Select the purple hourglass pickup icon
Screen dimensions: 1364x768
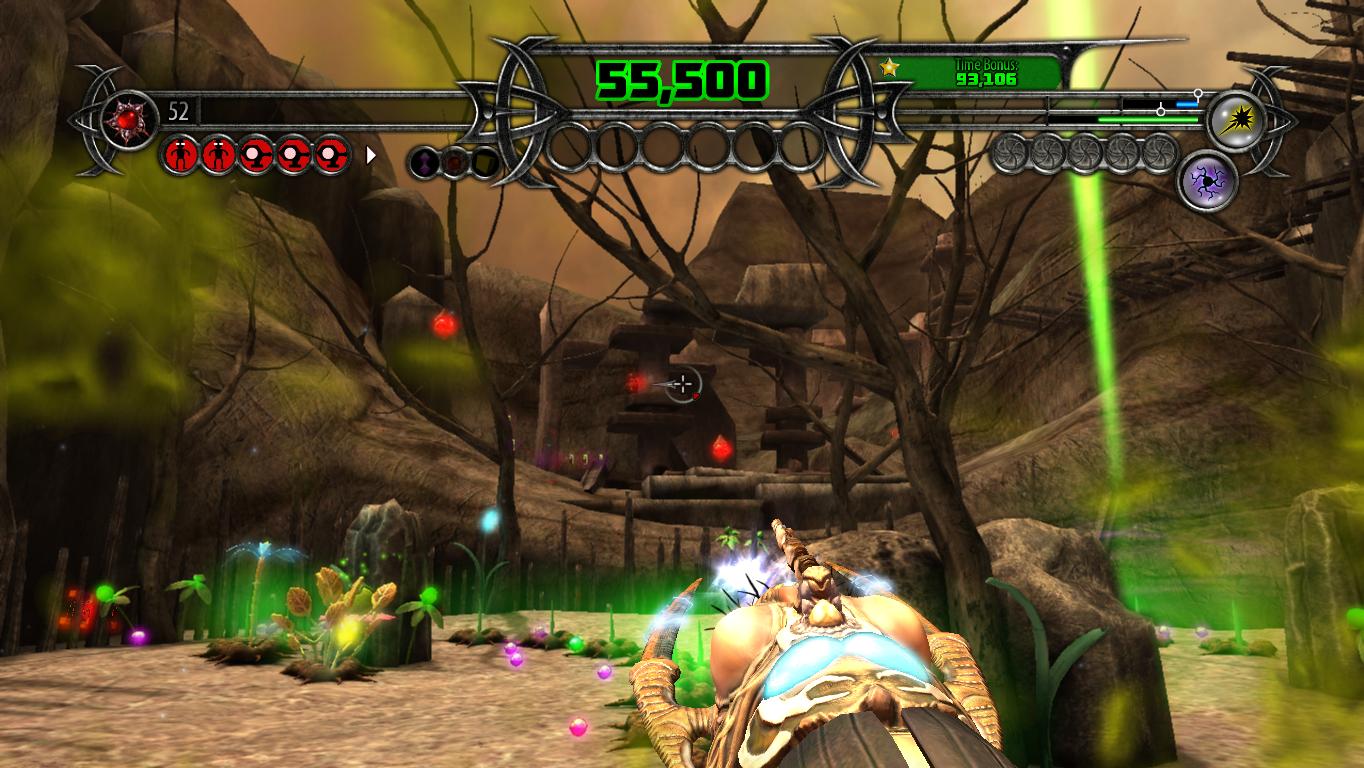pos(425,161)
